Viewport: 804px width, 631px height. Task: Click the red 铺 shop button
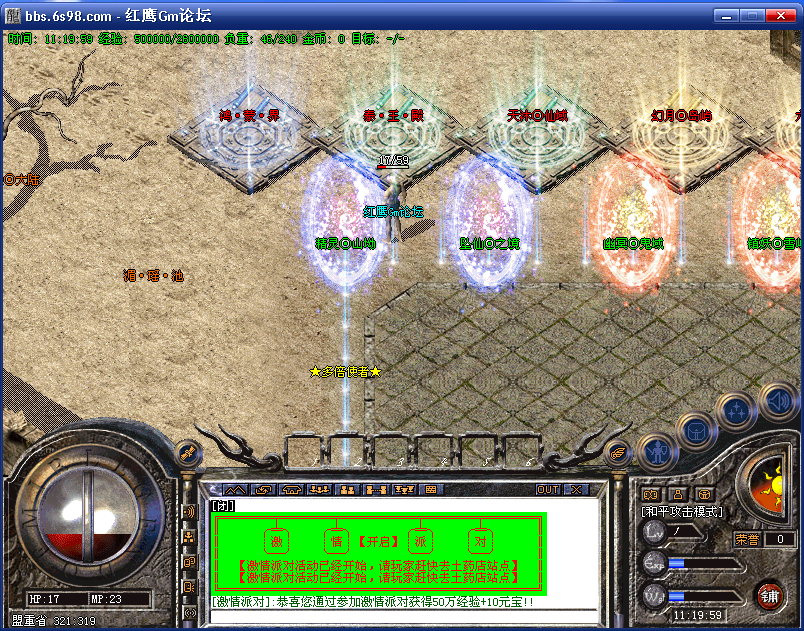pos(768,597)
